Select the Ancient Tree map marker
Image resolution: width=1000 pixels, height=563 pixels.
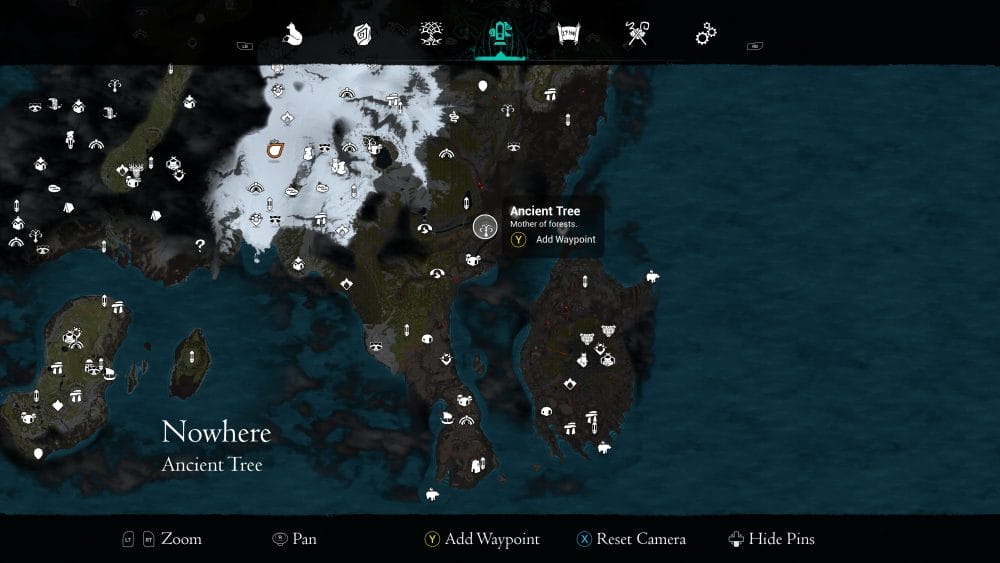pyautogui.click(x=485, y=227)
